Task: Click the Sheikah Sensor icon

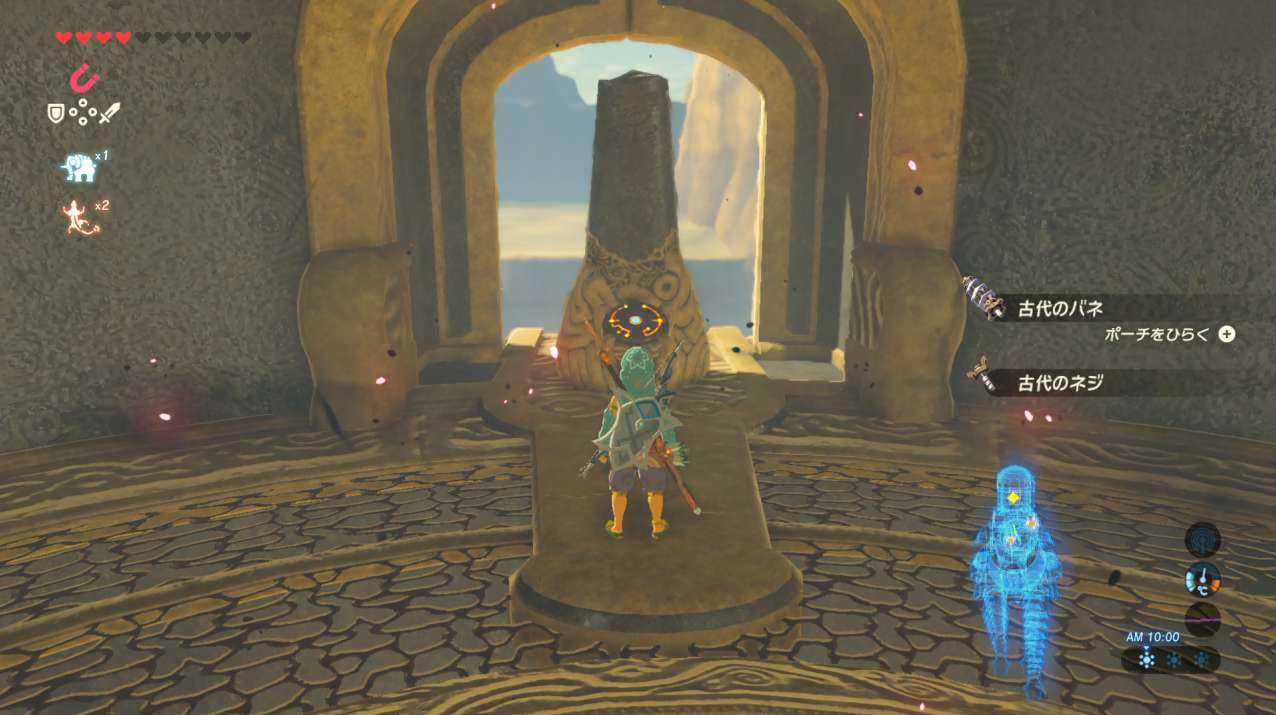Action: (1202, 539)
